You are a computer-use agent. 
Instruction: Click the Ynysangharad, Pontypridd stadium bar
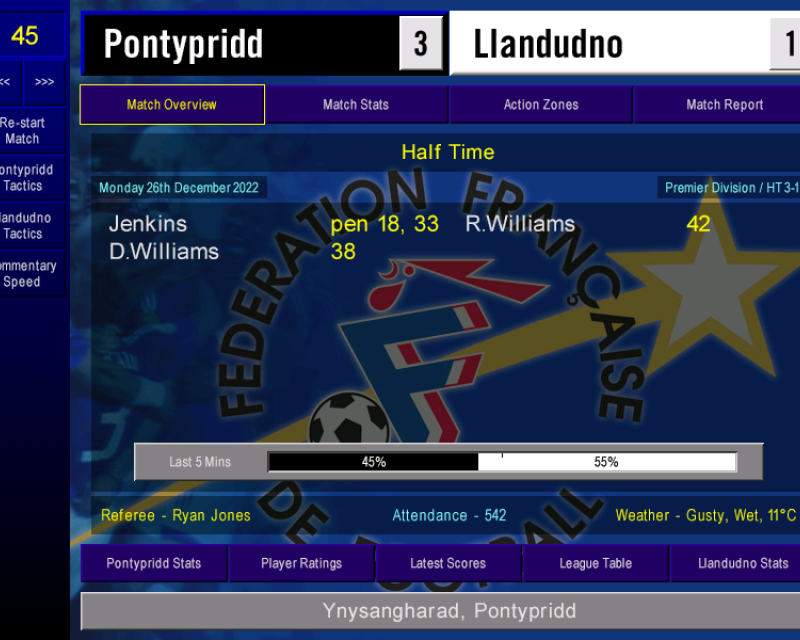click(448, 611)
